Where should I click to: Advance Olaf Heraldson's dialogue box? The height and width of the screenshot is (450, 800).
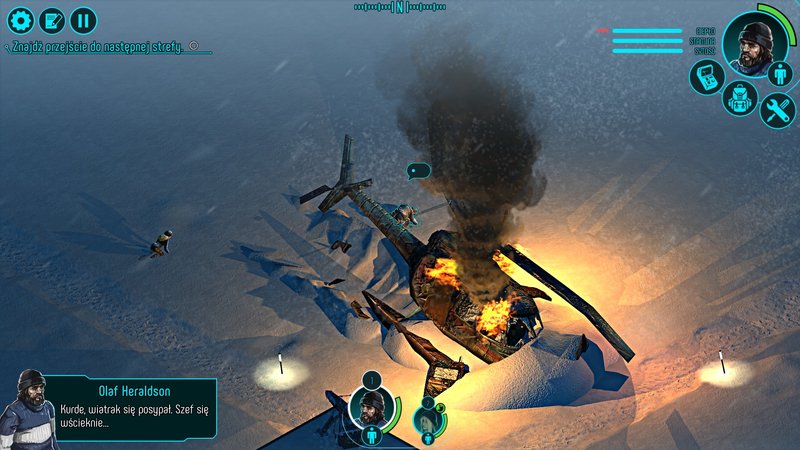tap(130, 407)
